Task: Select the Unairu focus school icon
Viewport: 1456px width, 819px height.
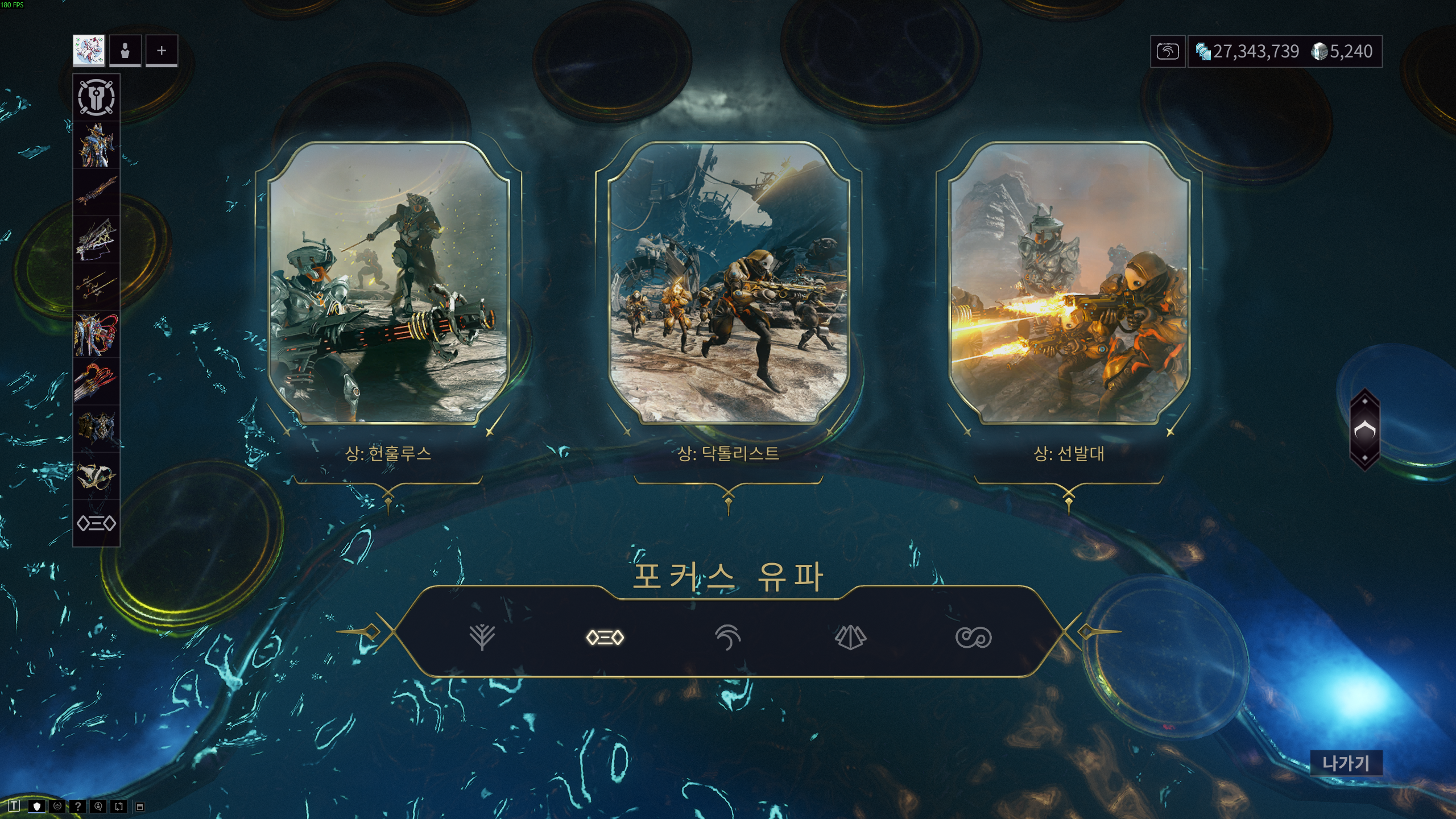Action: (850, 638)
